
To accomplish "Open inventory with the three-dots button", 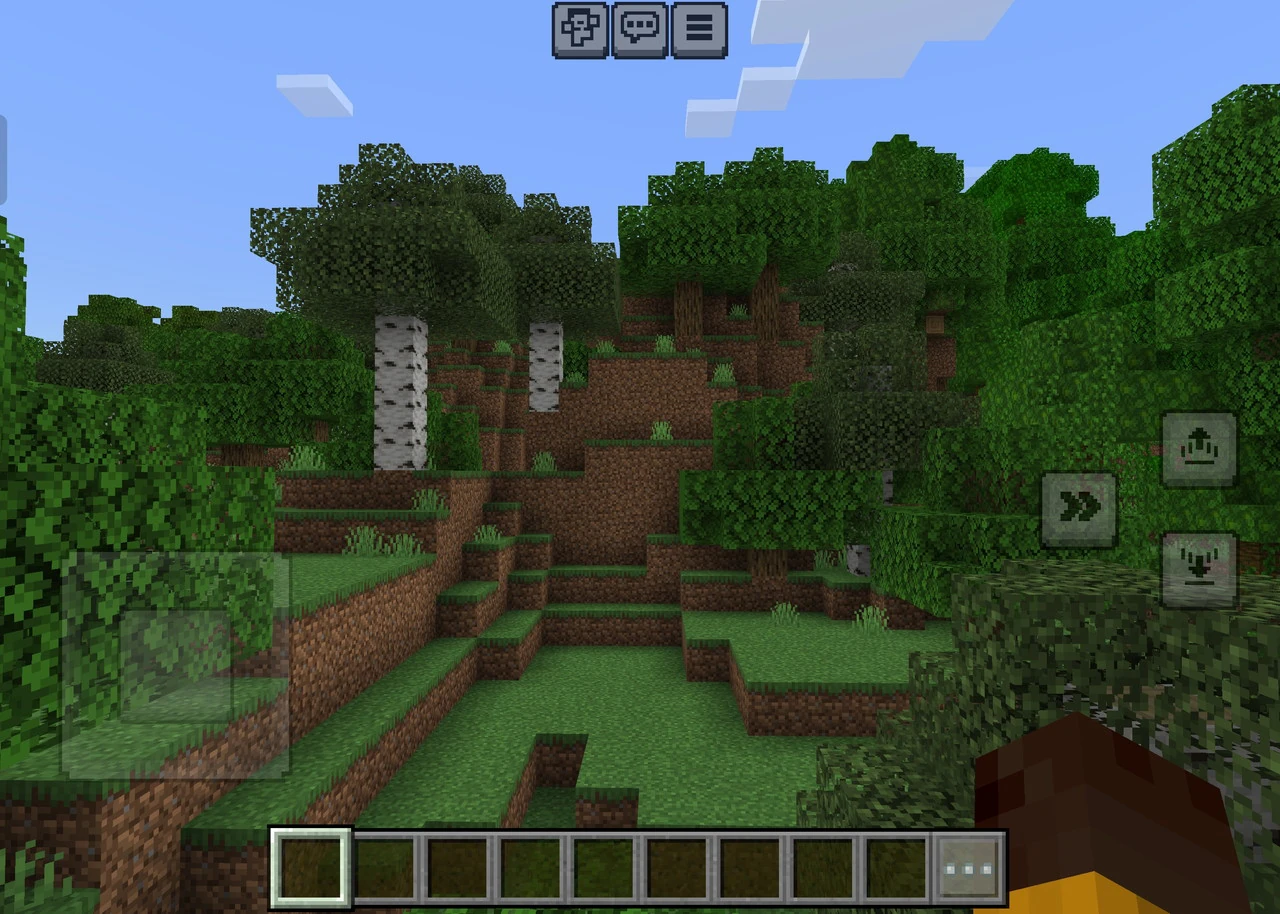I will coord(968,867).
